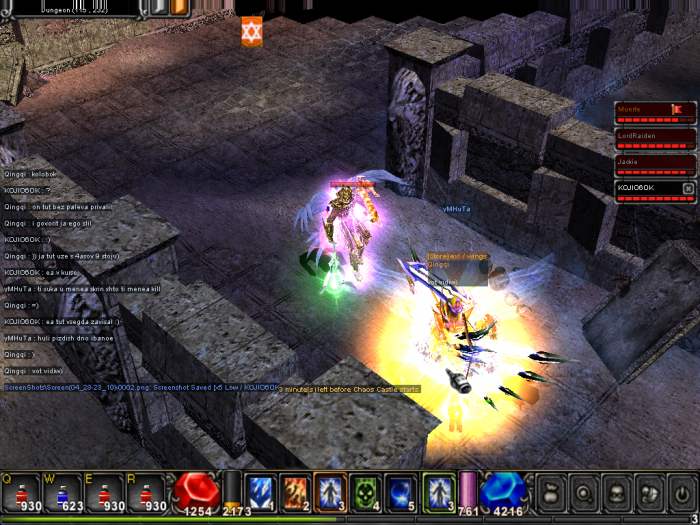Activate the green skull skill in slot 4
Screen dimensions: 700x525
coord(365,492)
